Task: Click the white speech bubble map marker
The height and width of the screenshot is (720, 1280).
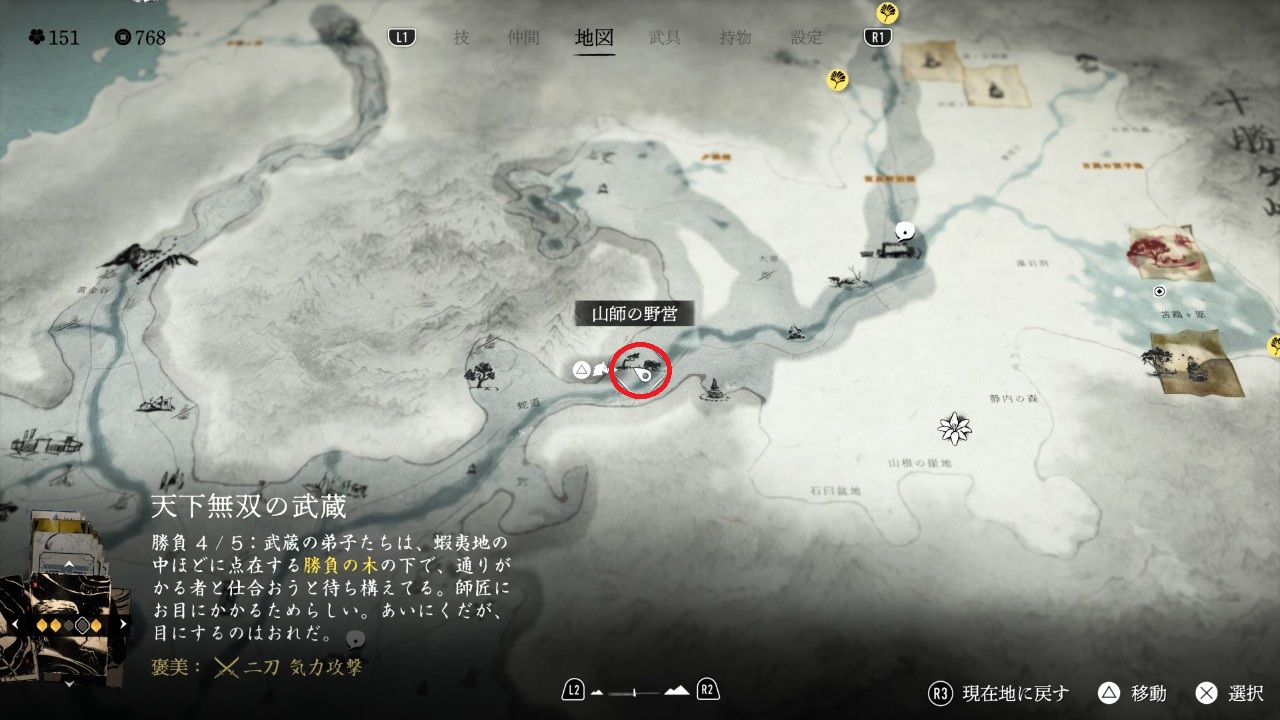Action: pyautogui.click(x=905, y=231)
